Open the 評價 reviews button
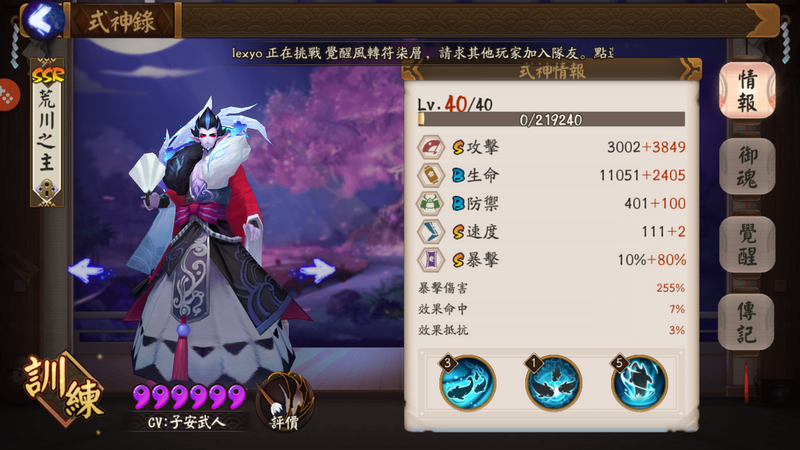800x450 pixels. (x=283, y=402)
